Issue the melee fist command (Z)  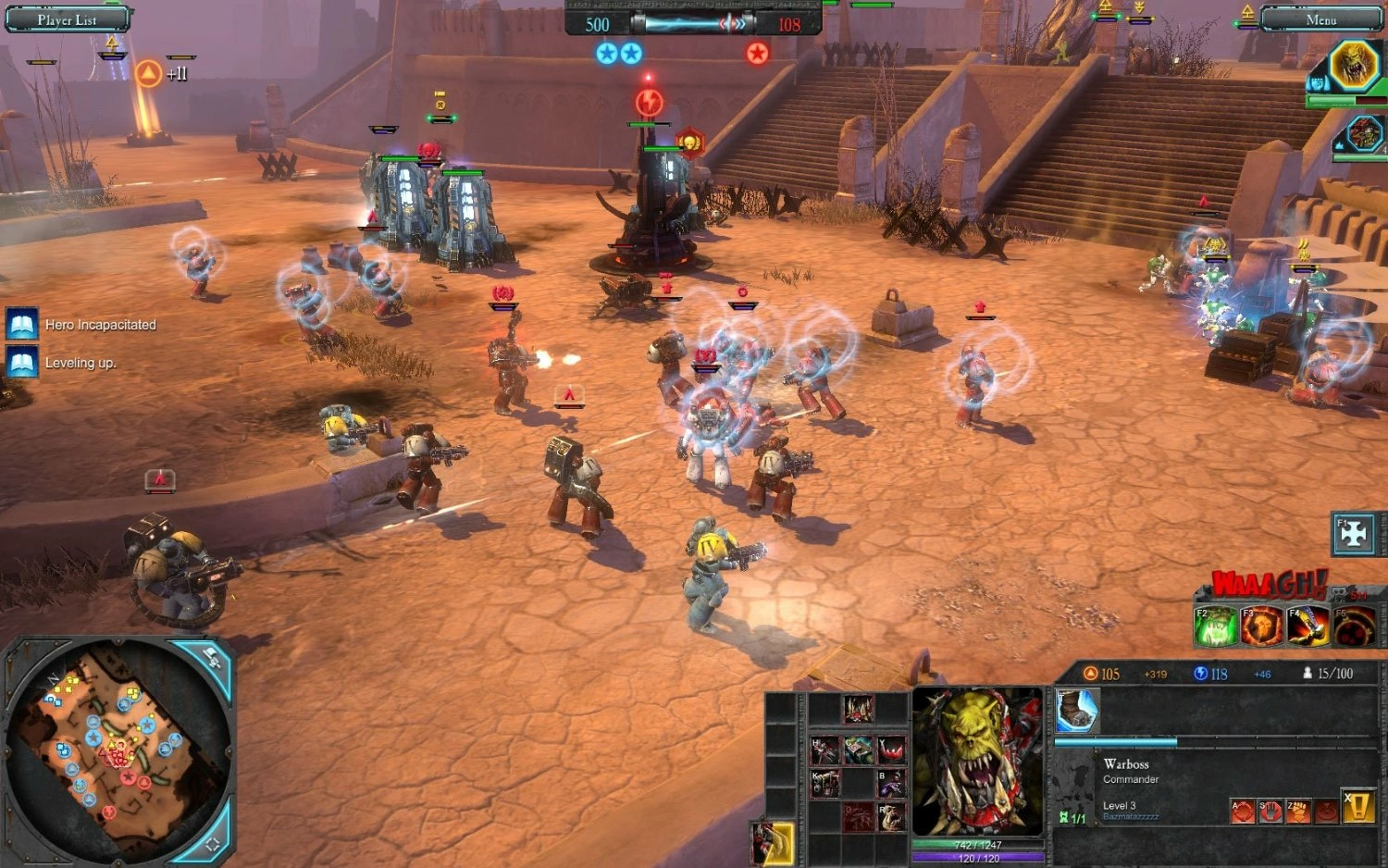pos(1298,812)
